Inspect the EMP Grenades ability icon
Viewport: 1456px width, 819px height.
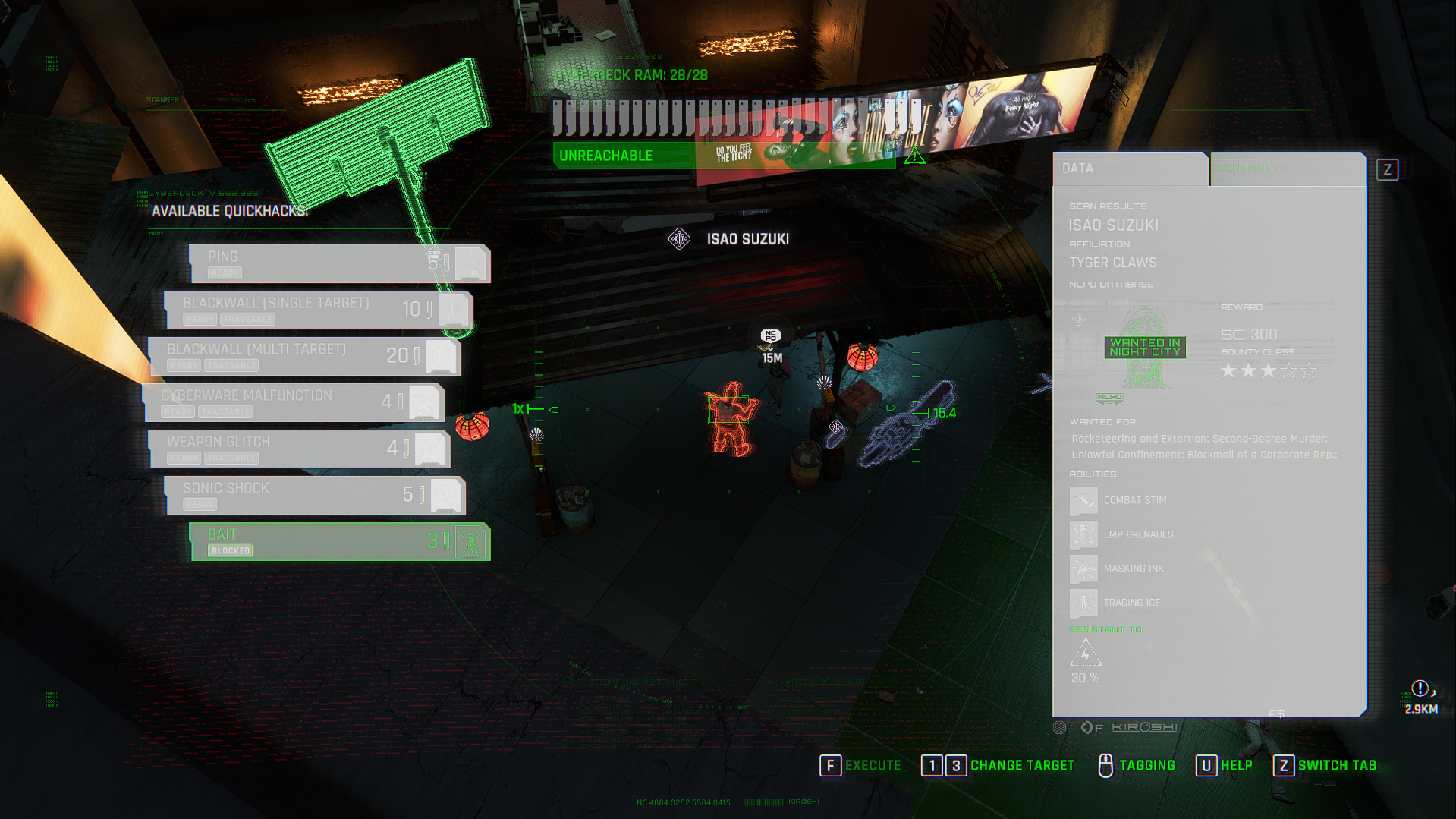1083,534
